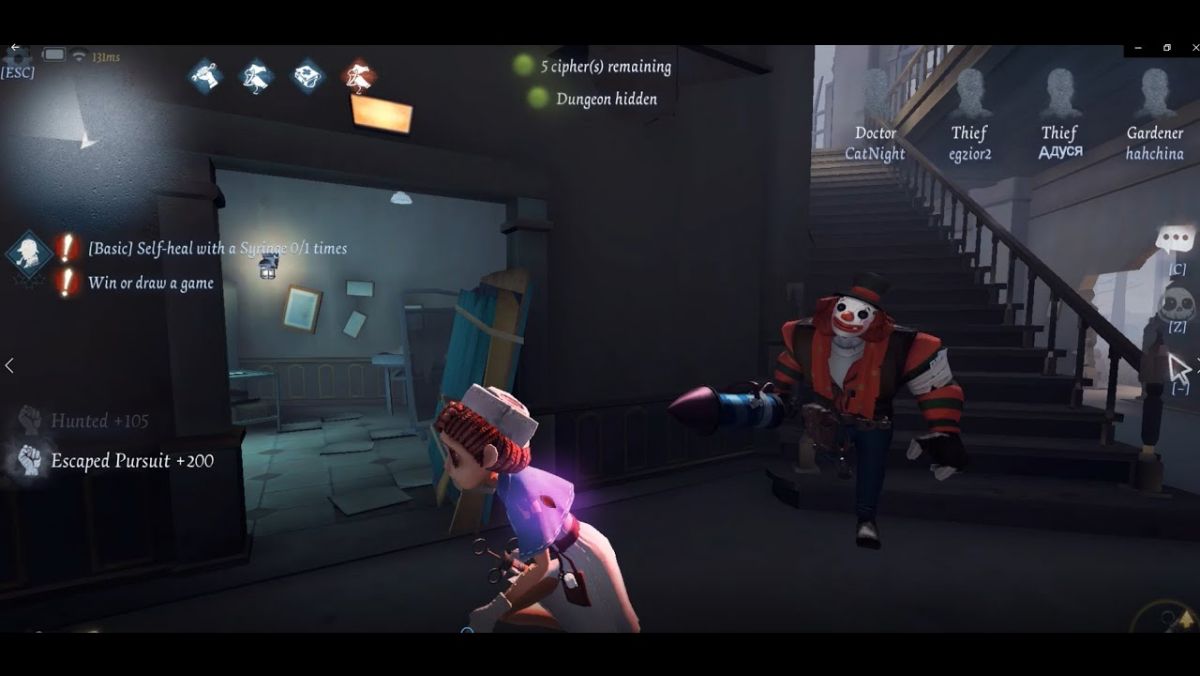The width and height of the screenshot is (1200, 676).
Task: Toggle the cursor mode arrow icon
Action: tap(1180, 368)
